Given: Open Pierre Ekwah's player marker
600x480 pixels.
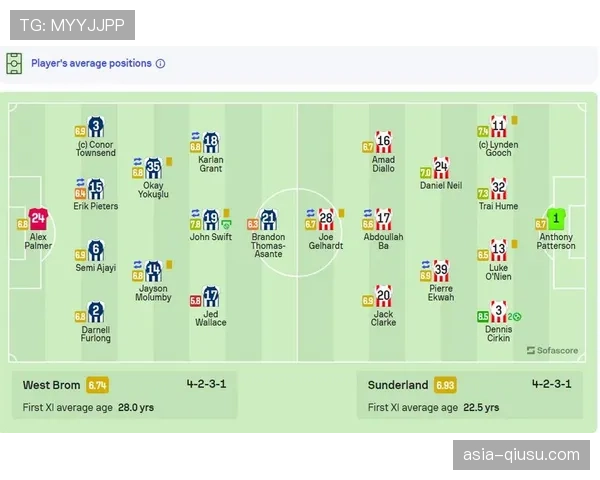Looking at the screenshot, I should 441,270.
